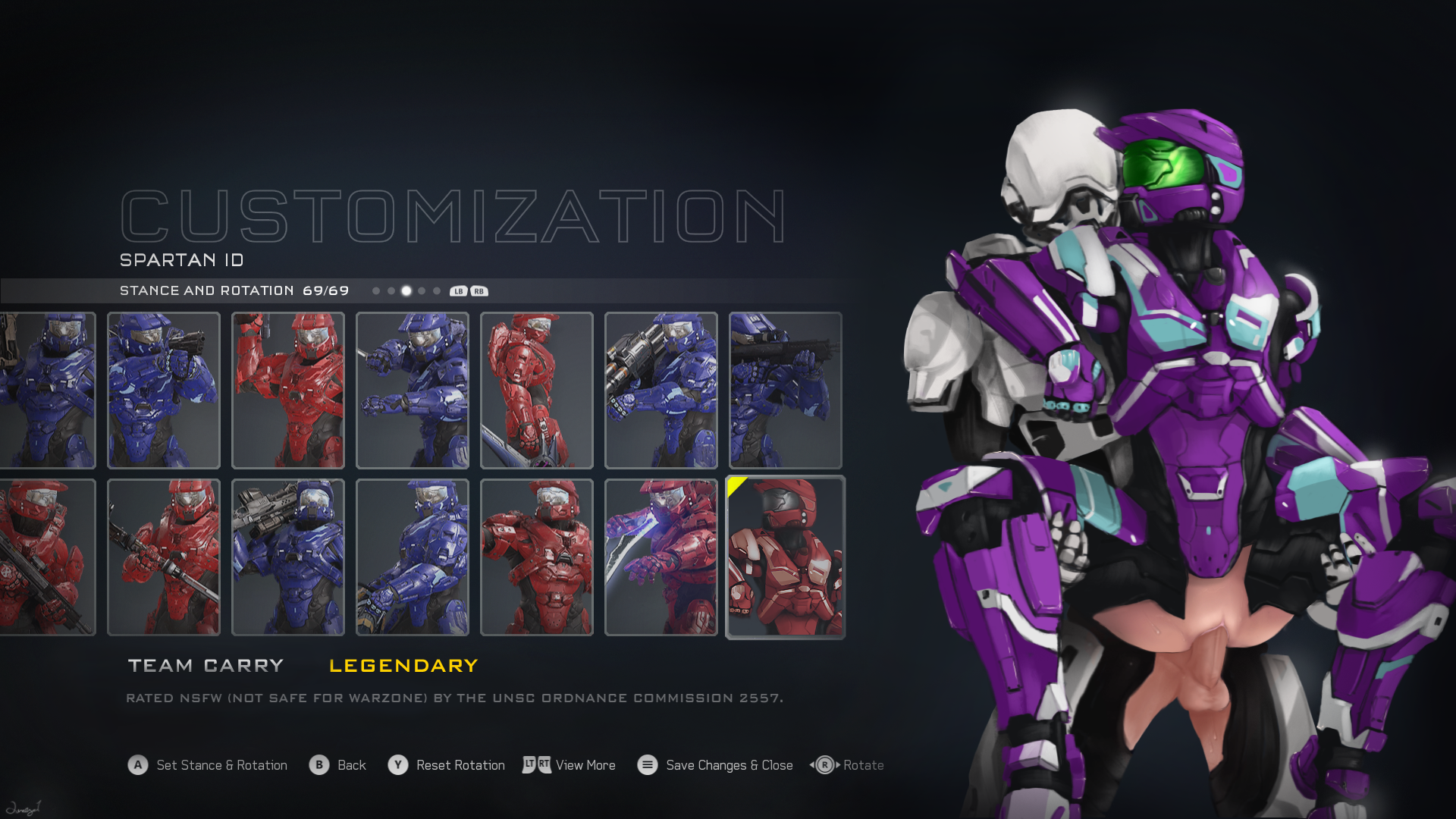
Task: Select the blue Spartan resting rifle on shoulder
Action: point(288,557)
